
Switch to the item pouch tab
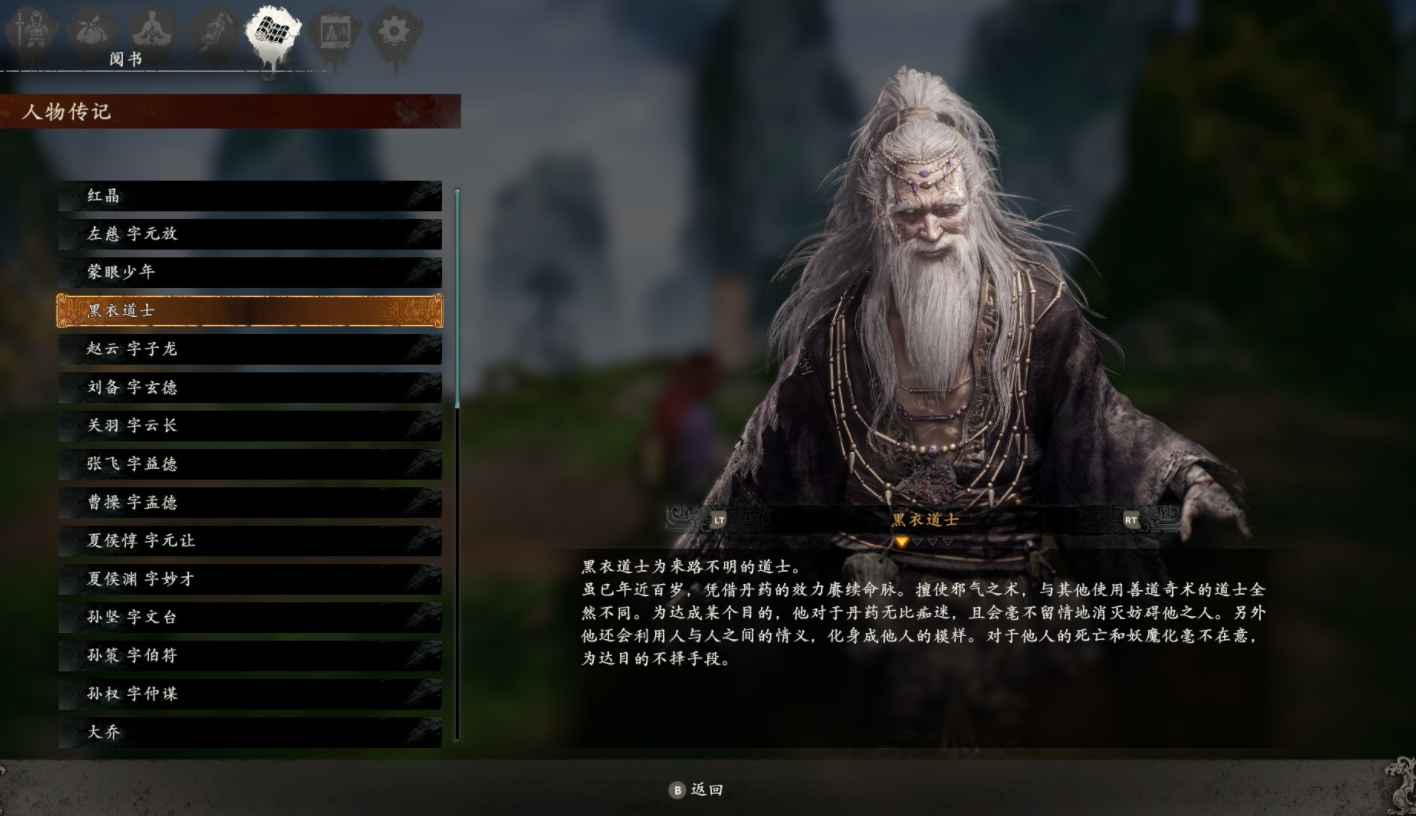click(x=92, y=30)
